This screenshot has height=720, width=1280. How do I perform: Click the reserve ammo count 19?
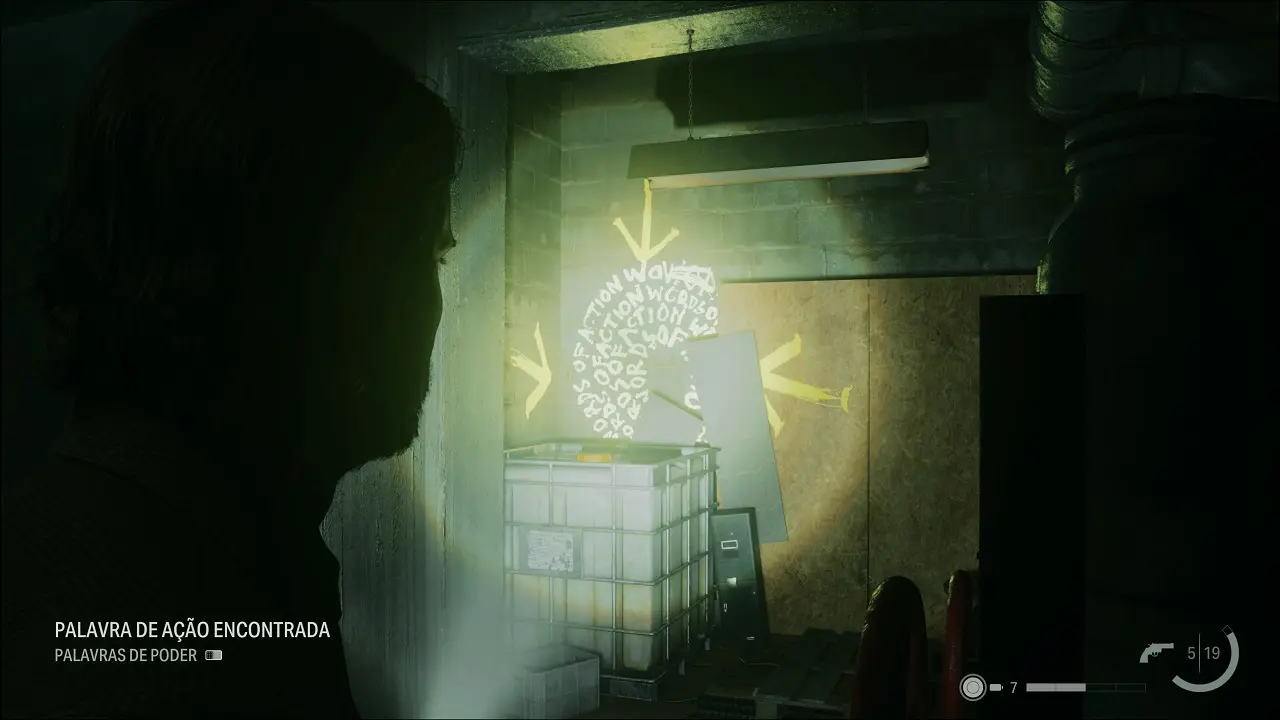[x=1211, y=652]
